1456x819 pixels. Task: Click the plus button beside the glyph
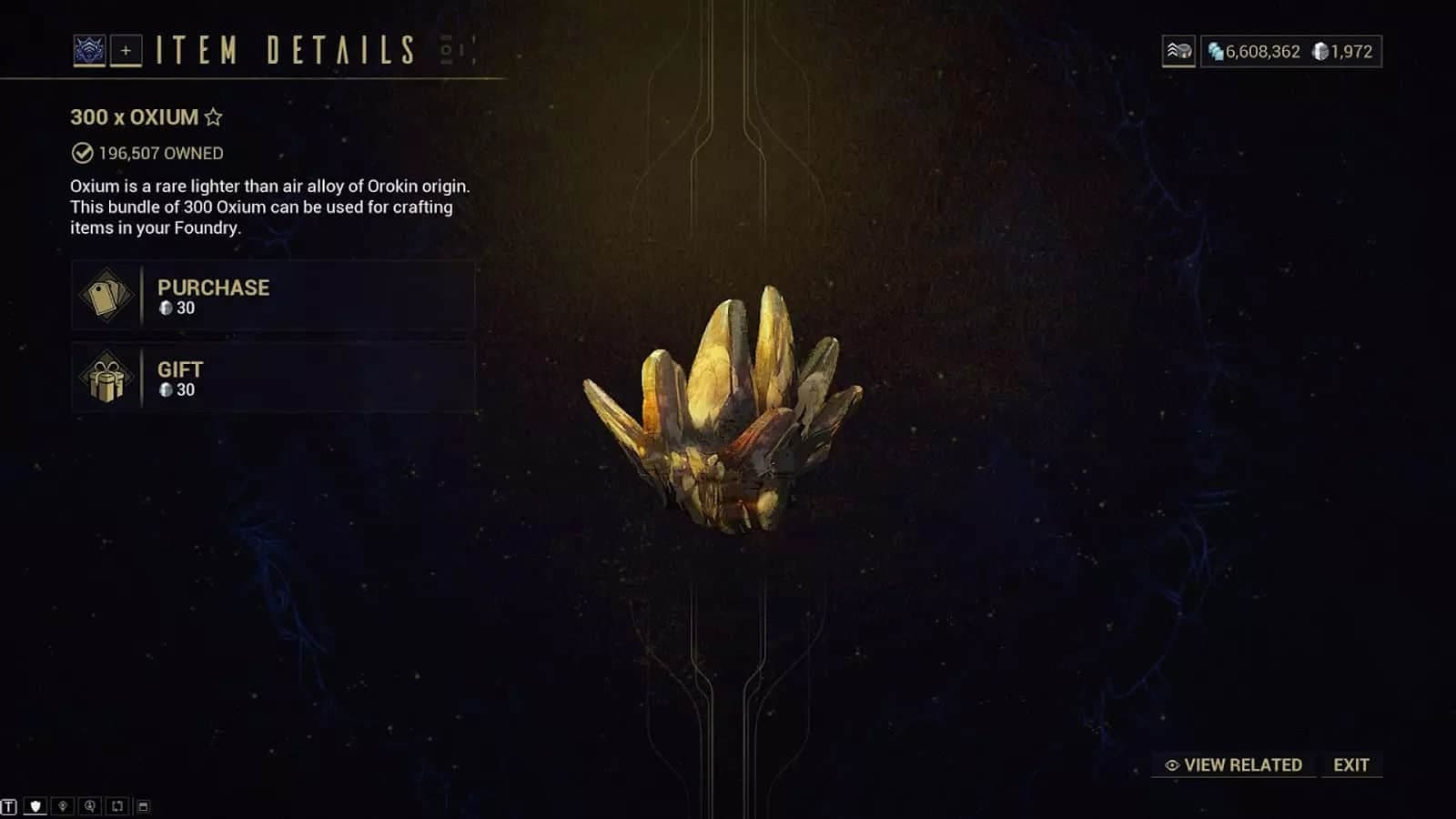(x=126, y=51)
